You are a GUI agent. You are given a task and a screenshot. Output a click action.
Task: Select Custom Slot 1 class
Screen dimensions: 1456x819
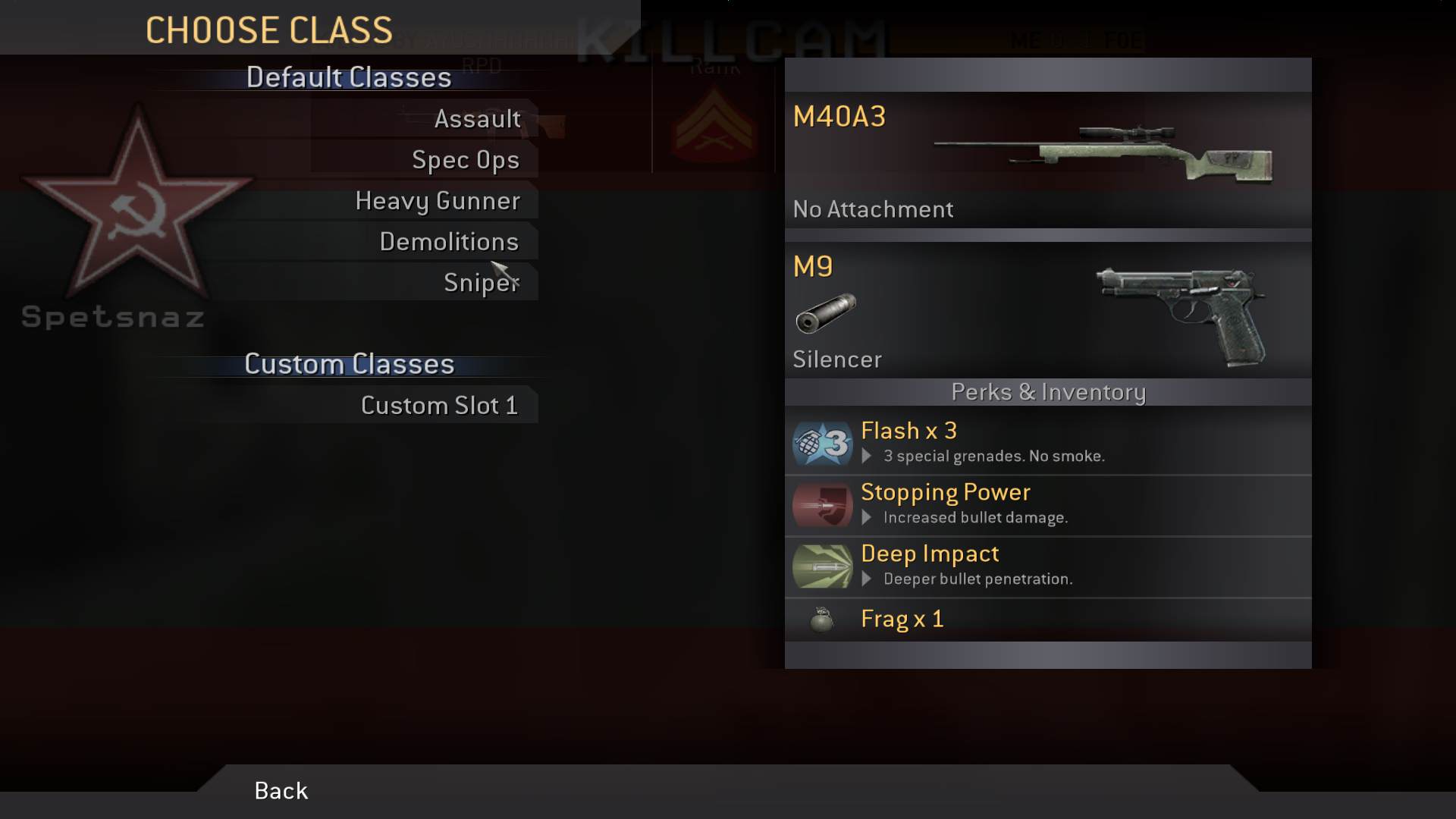click(439, 406)
